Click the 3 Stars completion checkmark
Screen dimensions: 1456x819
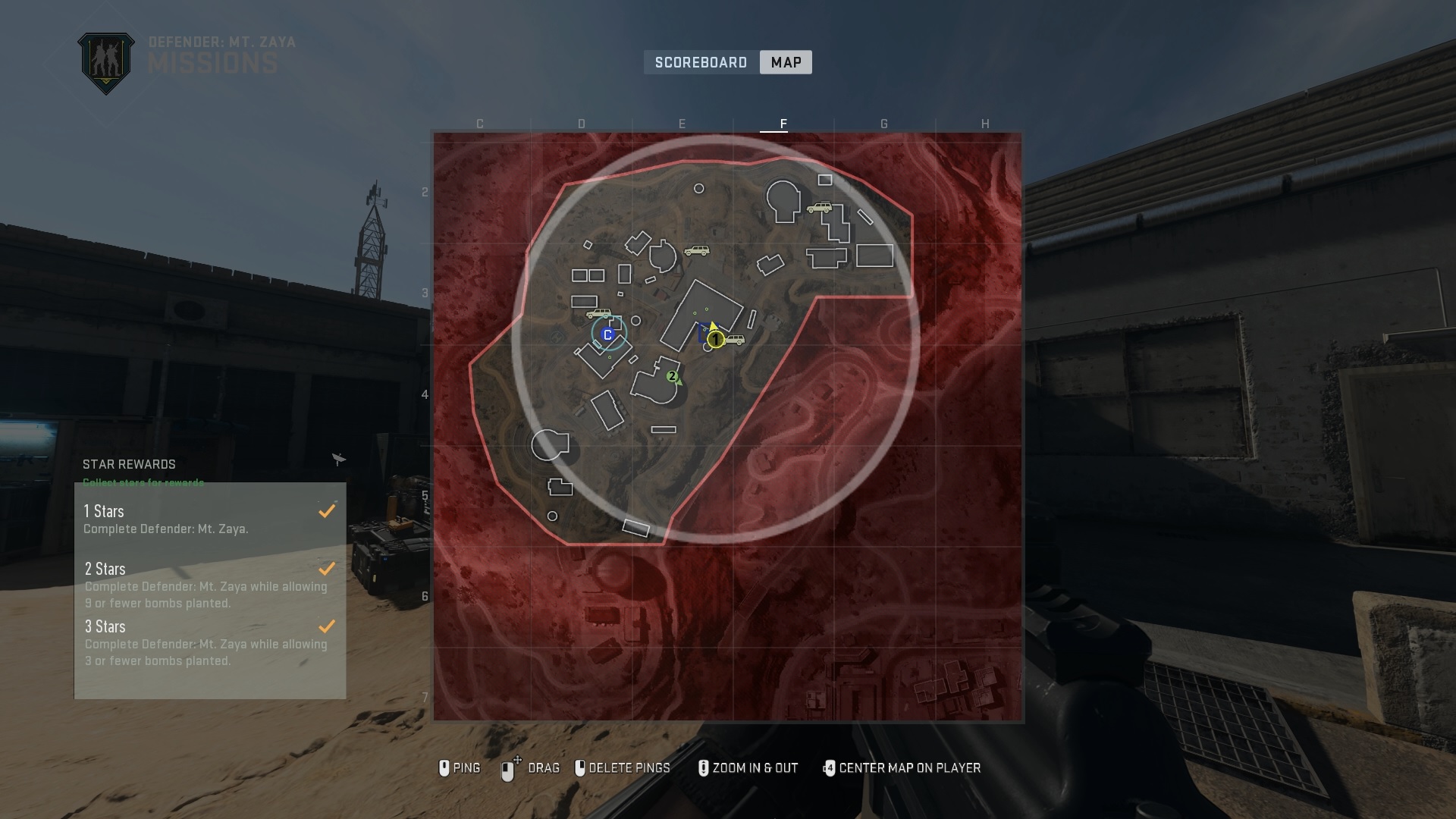(327, 626)
